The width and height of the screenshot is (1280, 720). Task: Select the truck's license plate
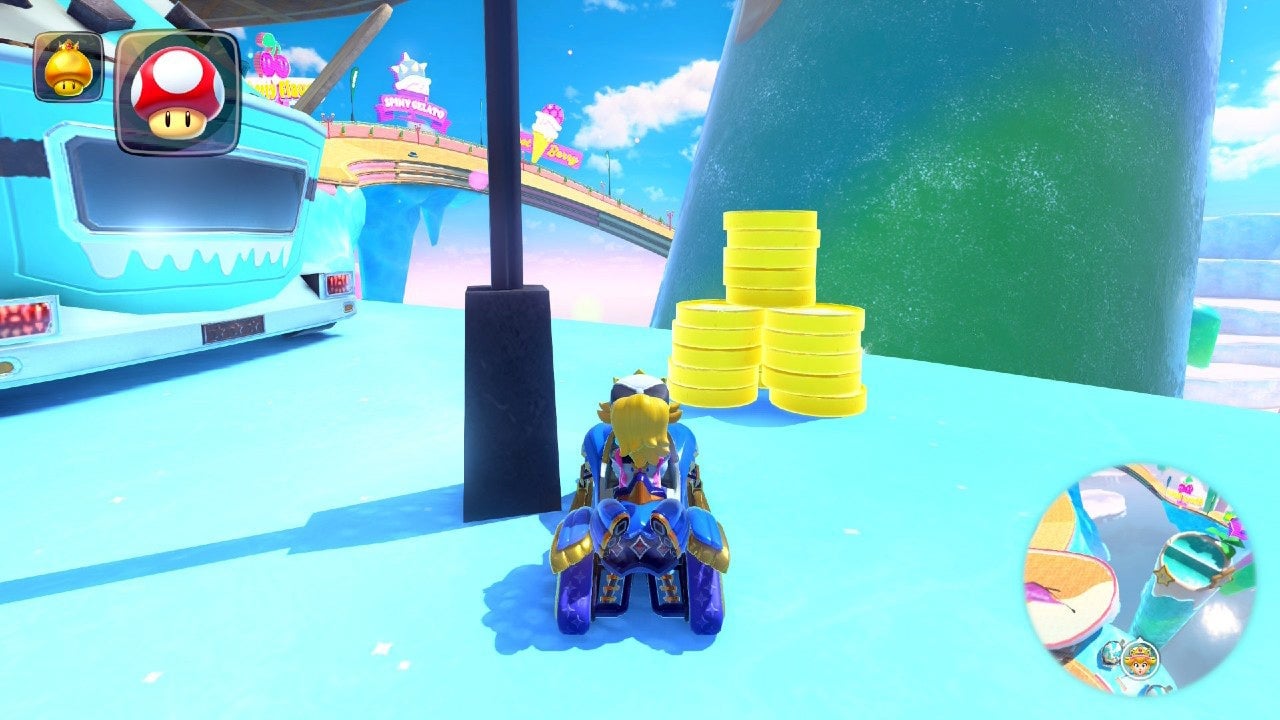[x=232, y=329]
